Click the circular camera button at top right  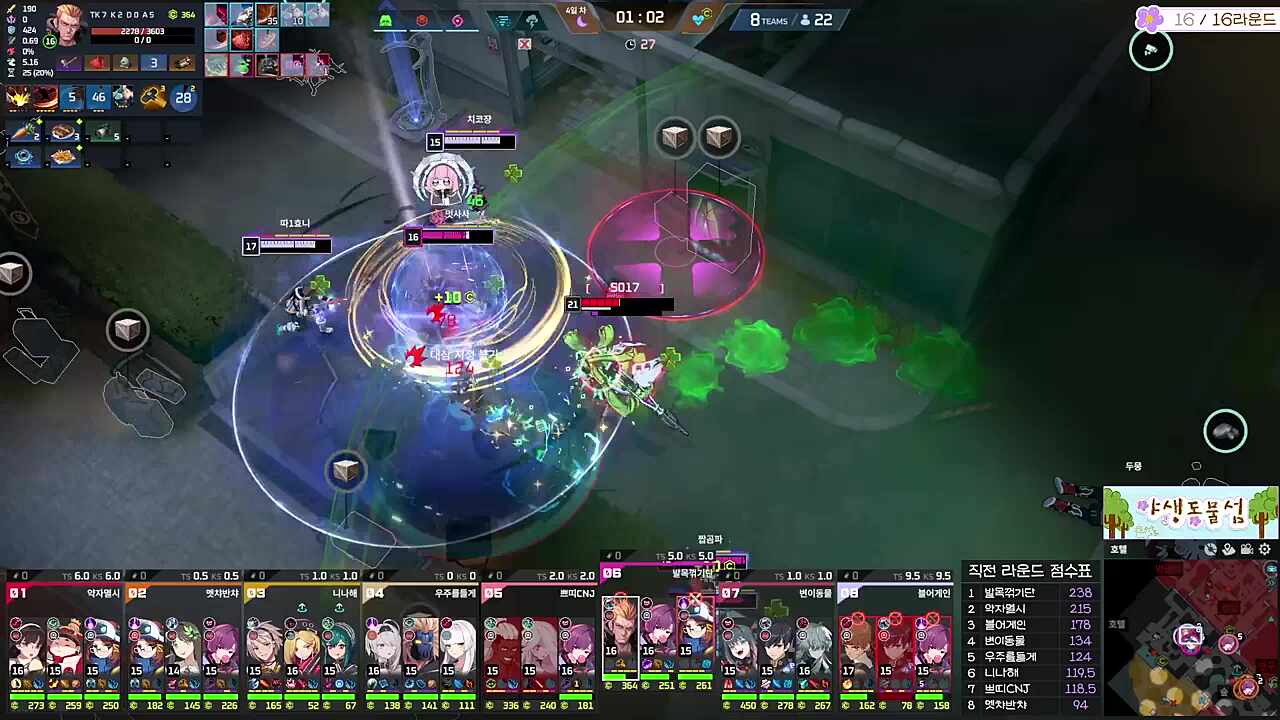1150,50
